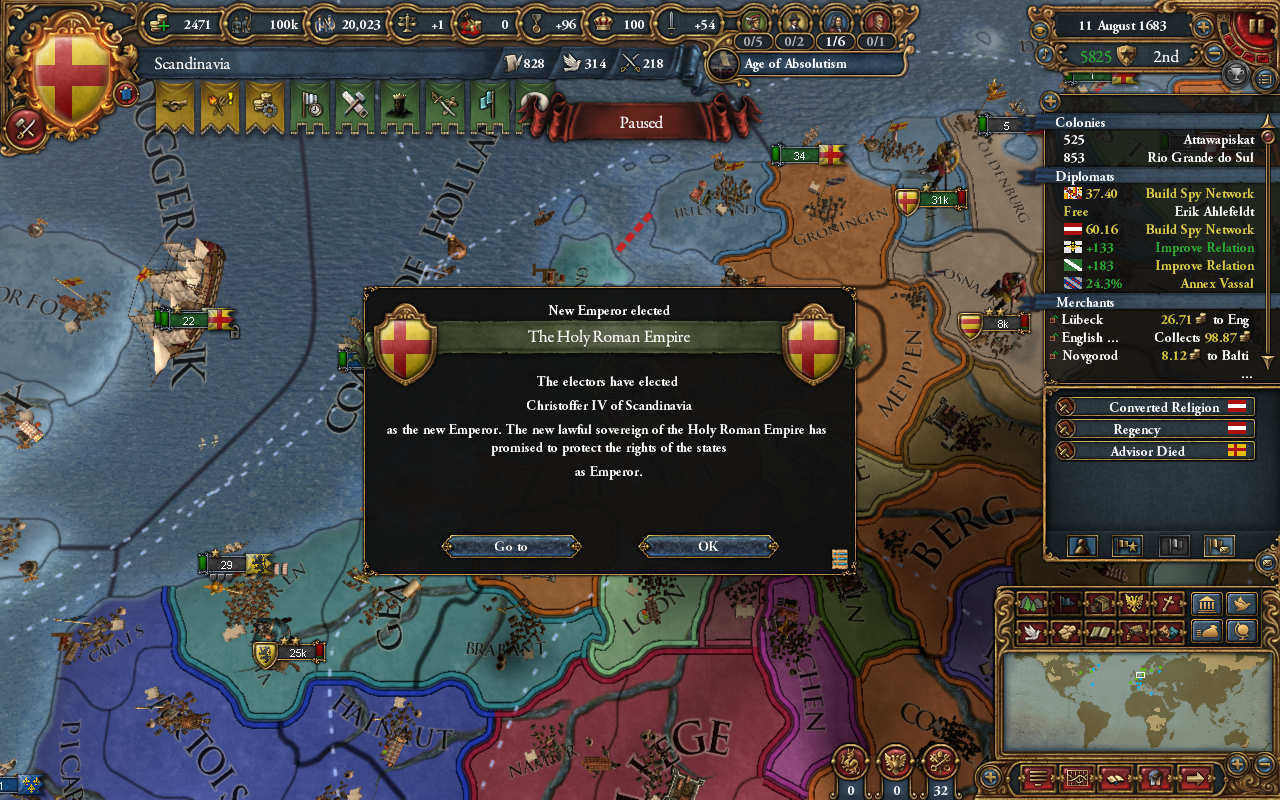Open the imperial HRE eagle mapmode
1280x800 pixels.
tap(1135, 603)
